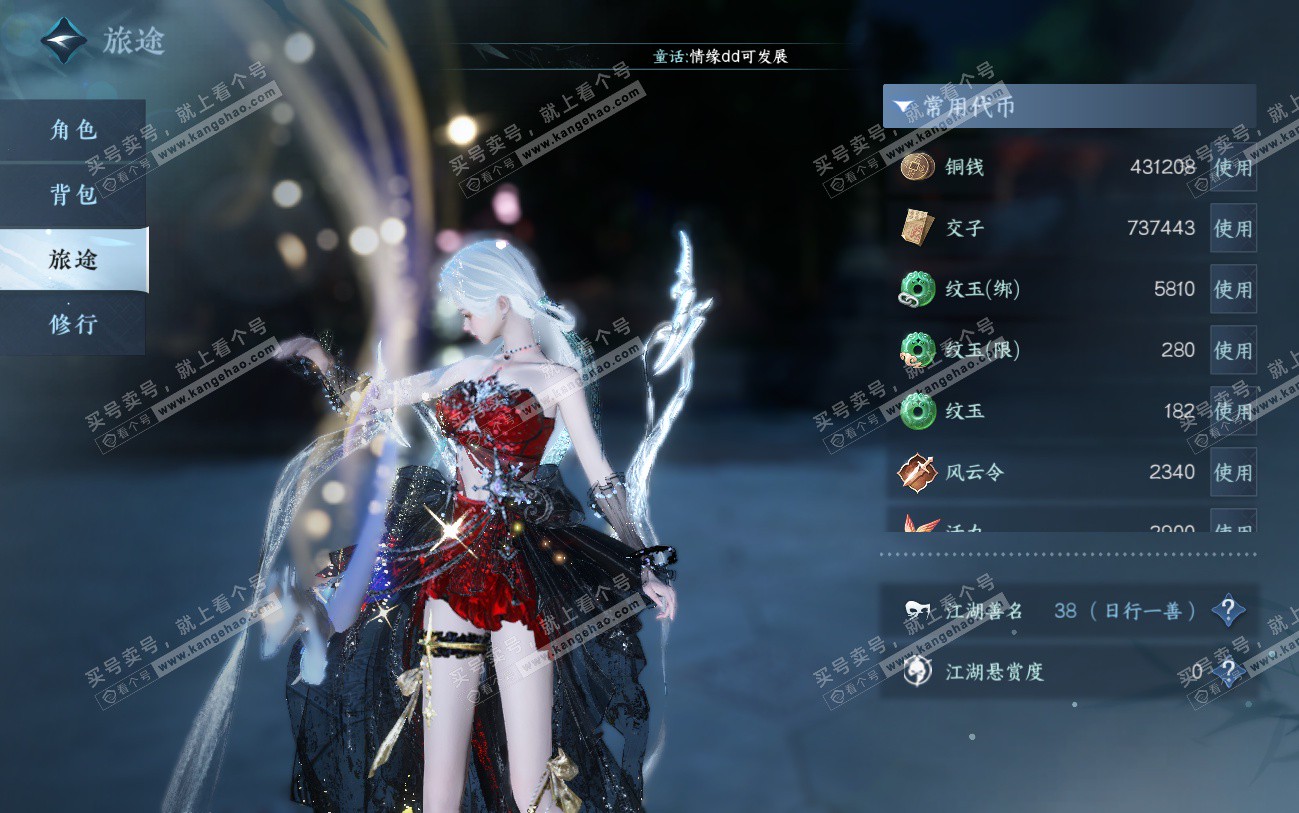Use the 纹玉(绑) currency
The height and width of the screenshot is (813, 1299).
pyautogui.click(x=1232, y=290)
